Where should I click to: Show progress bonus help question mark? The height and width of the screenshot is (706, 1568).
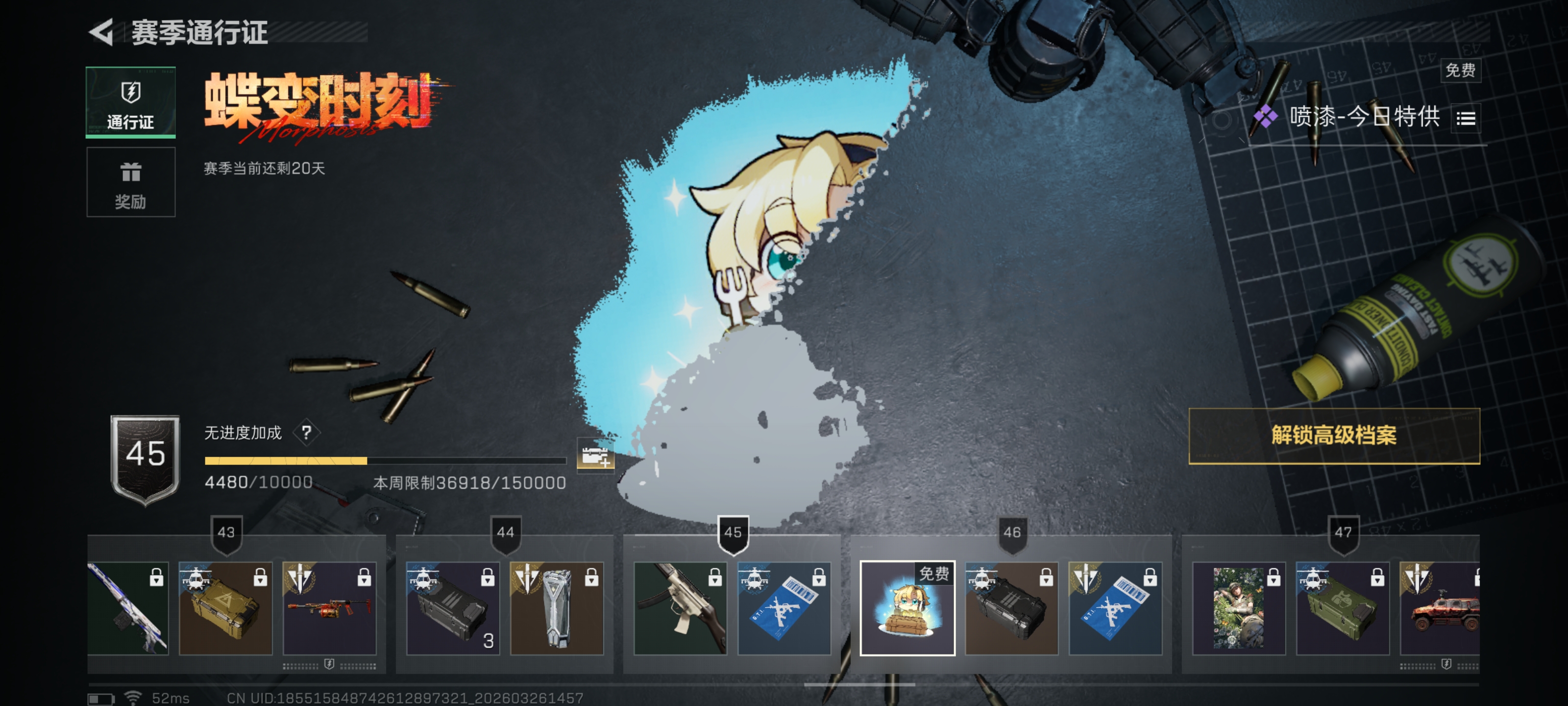(306, 432)
